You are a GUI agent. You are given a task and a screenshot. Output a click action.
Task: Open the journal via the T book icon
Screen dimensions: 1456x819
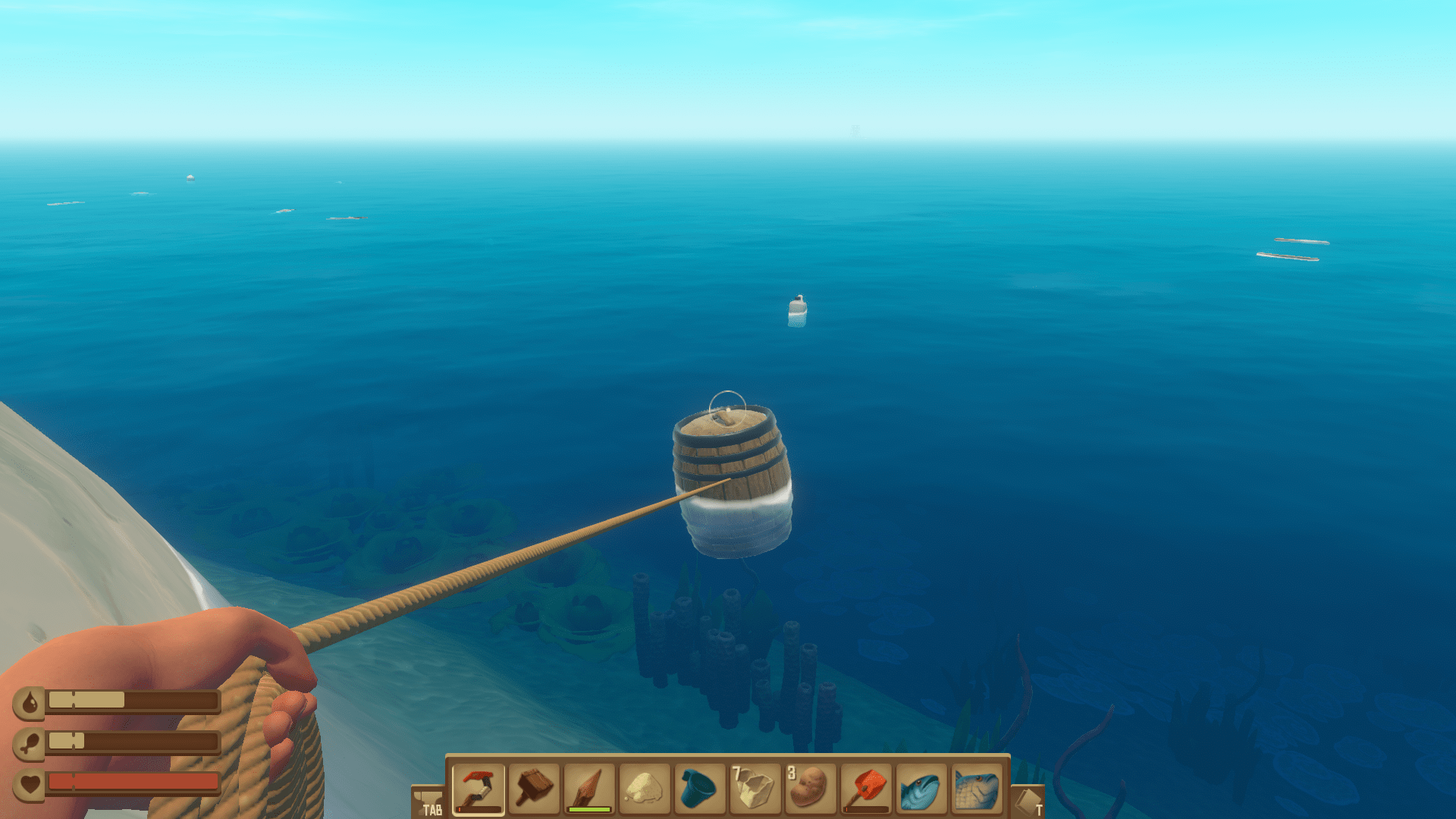point(1028,800)
